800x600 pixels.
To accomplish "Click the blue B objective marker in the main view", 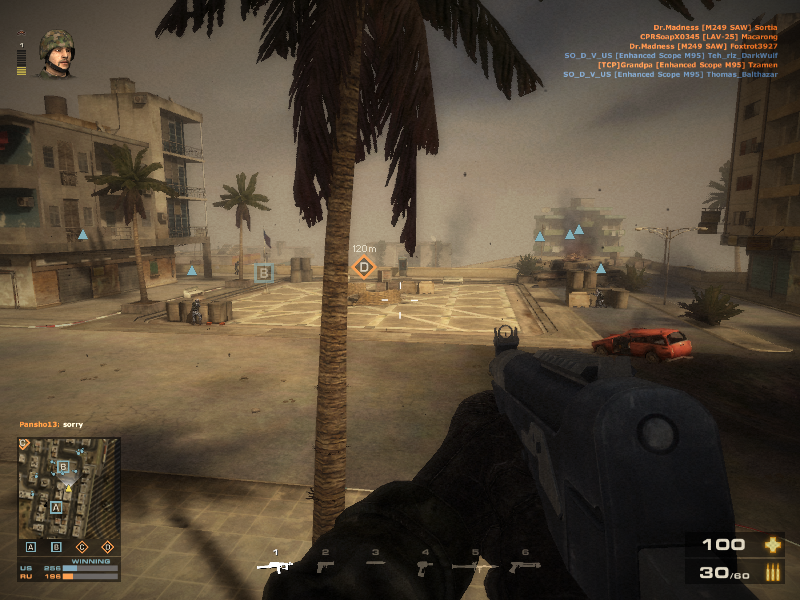I will tap(264, 272).
